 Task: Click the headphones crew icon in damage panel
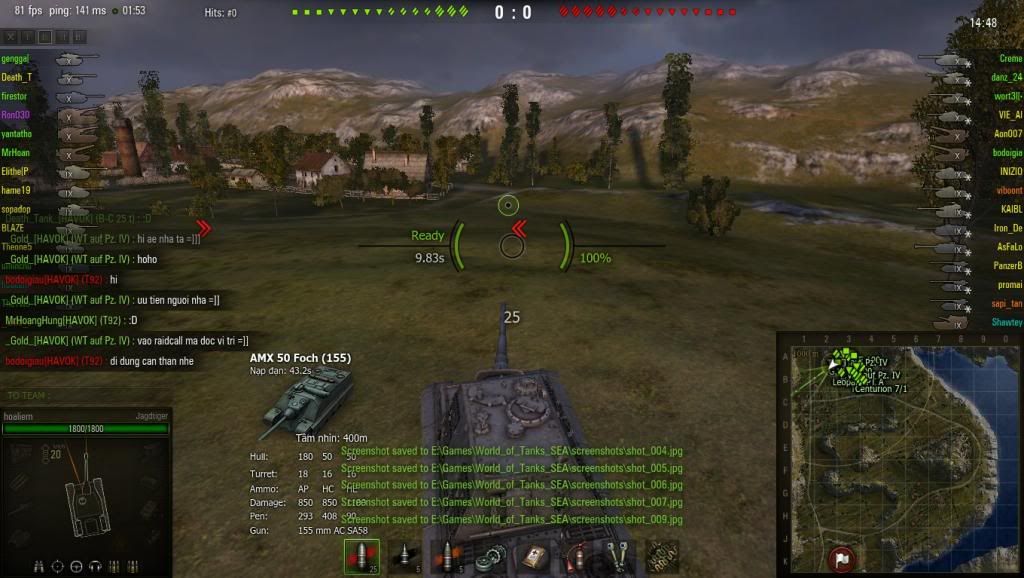(x=95, y=566)
